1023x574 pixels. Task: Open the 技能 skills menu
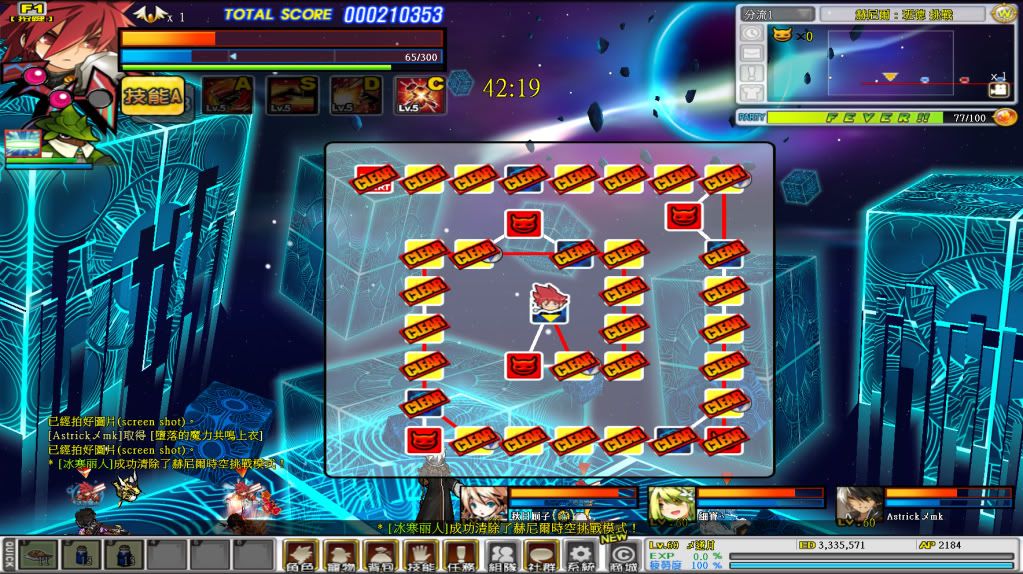pyautogui.click(x=421, y=555)
